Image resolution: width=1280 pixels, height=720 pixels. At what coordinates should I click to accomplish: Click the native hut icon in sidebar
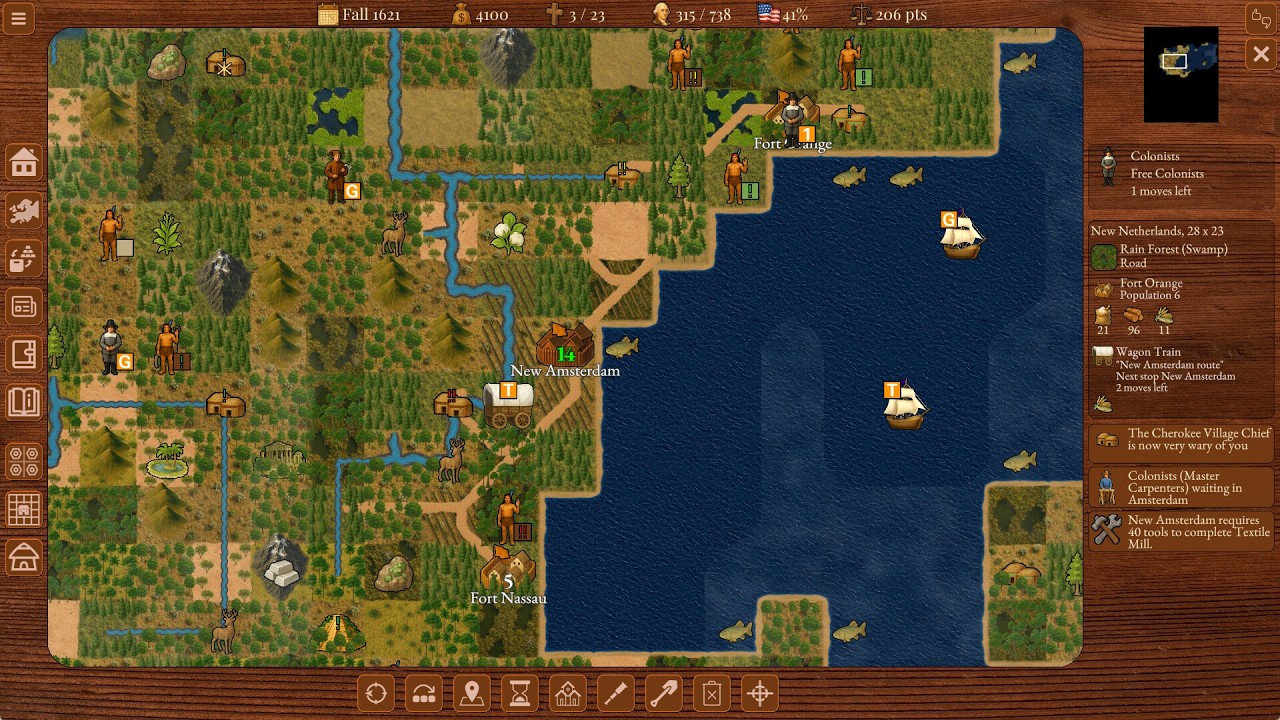[x=24, y=558]
